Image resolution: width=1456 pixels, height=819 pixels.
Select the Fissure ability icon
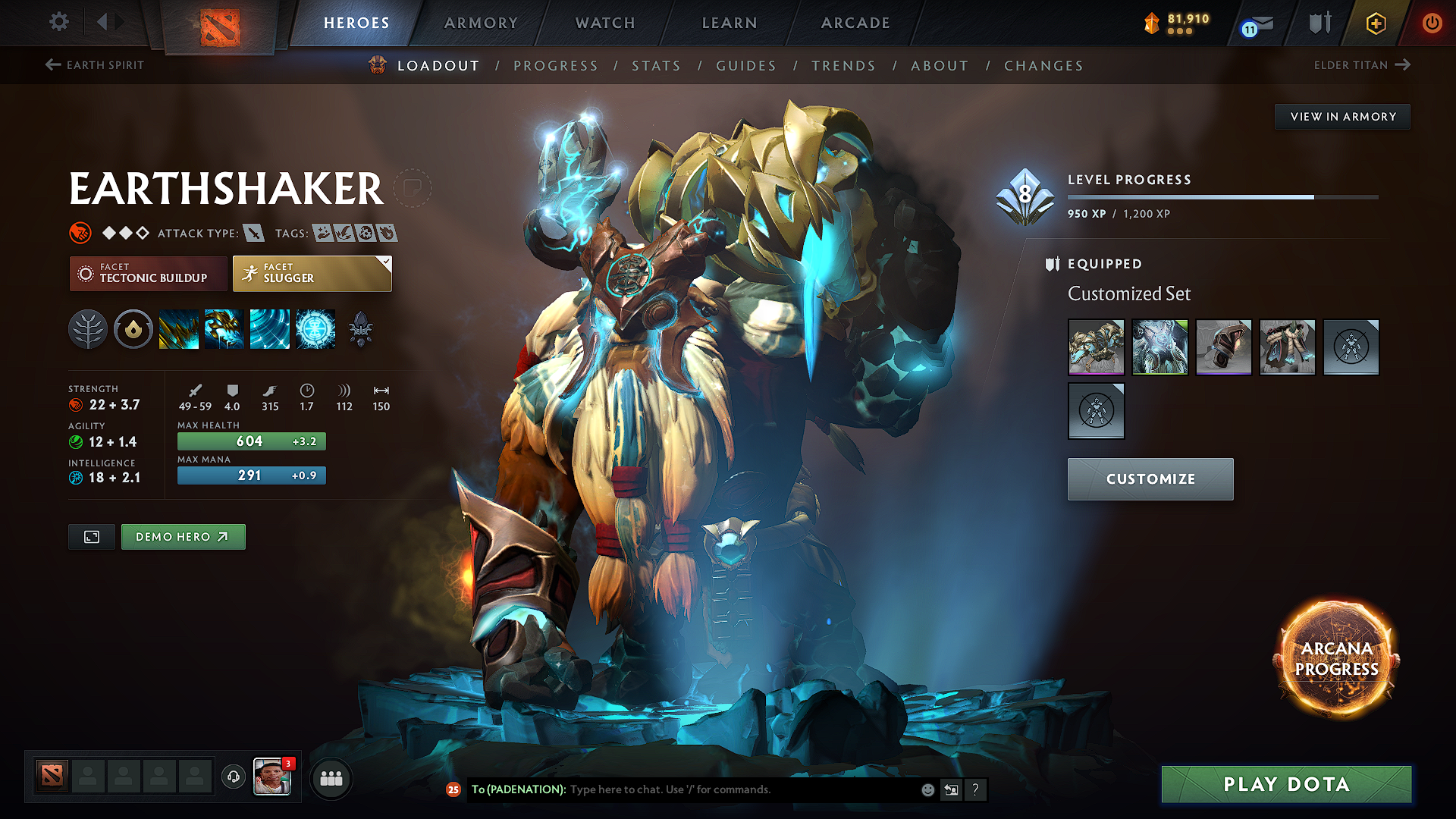tap(179, 329)
